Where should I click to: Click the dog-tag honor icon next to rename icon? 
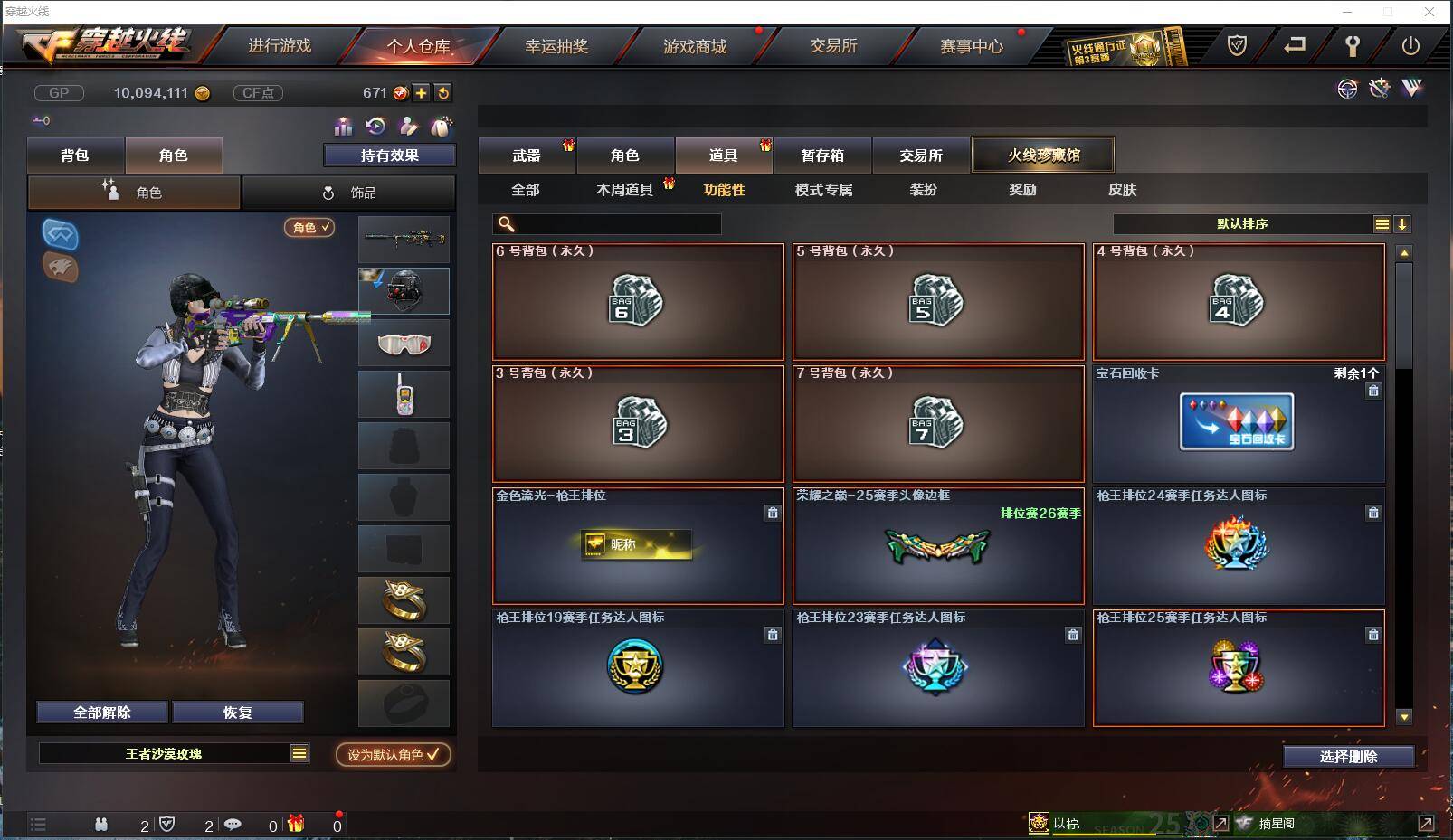click(439, 127)
